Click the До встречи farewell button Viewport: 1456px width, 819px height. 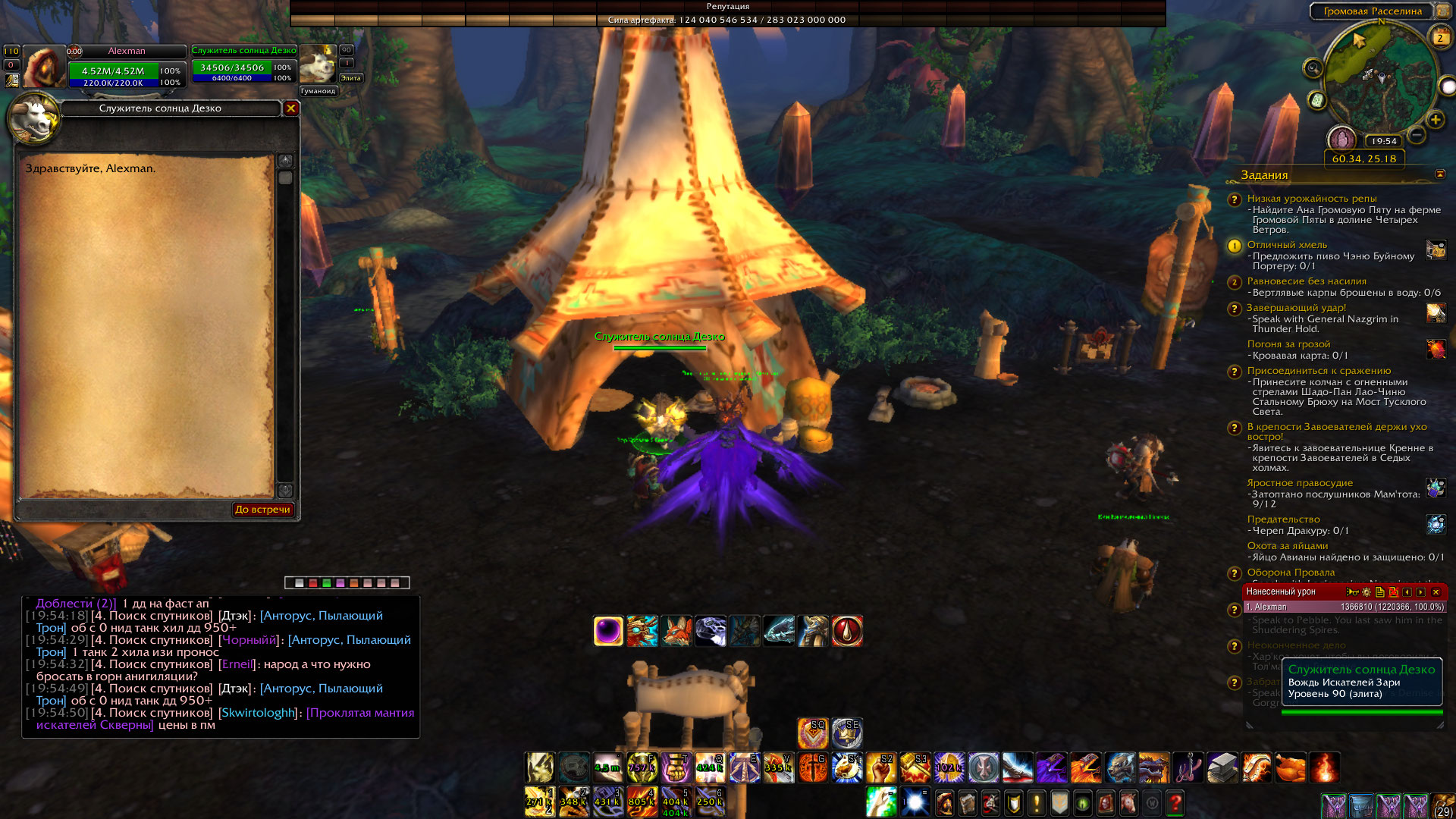[262, 510]
